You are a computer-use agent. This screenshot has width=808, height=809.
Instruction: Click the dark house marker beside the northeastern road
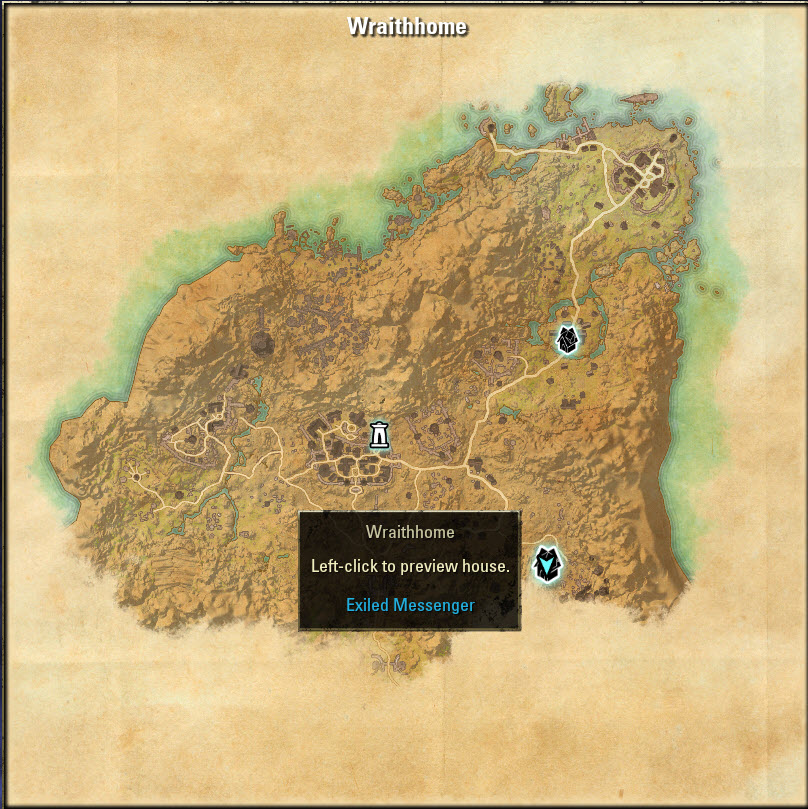[567, 340]
